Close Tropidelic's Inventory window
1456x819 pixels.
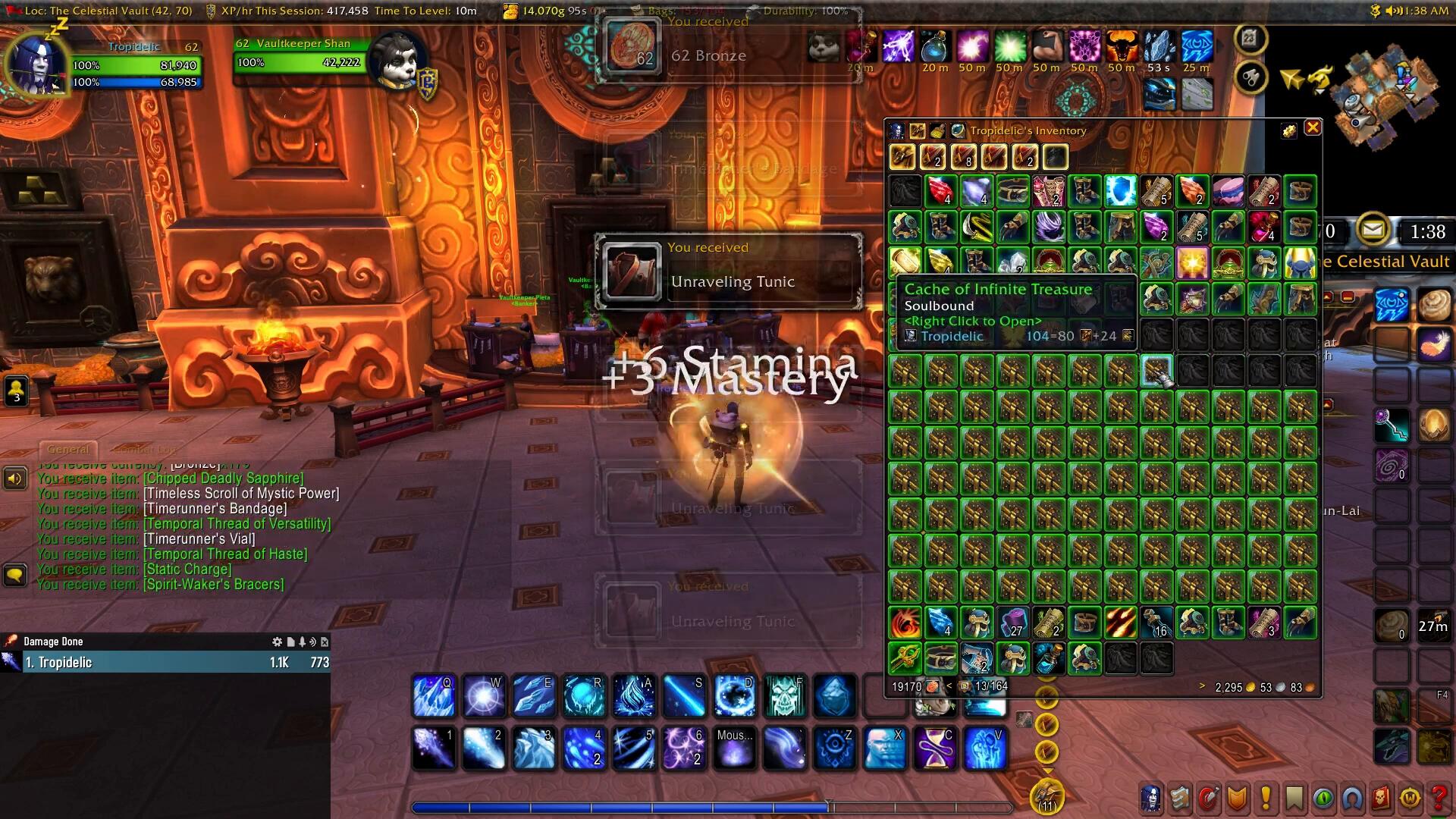1313,128
